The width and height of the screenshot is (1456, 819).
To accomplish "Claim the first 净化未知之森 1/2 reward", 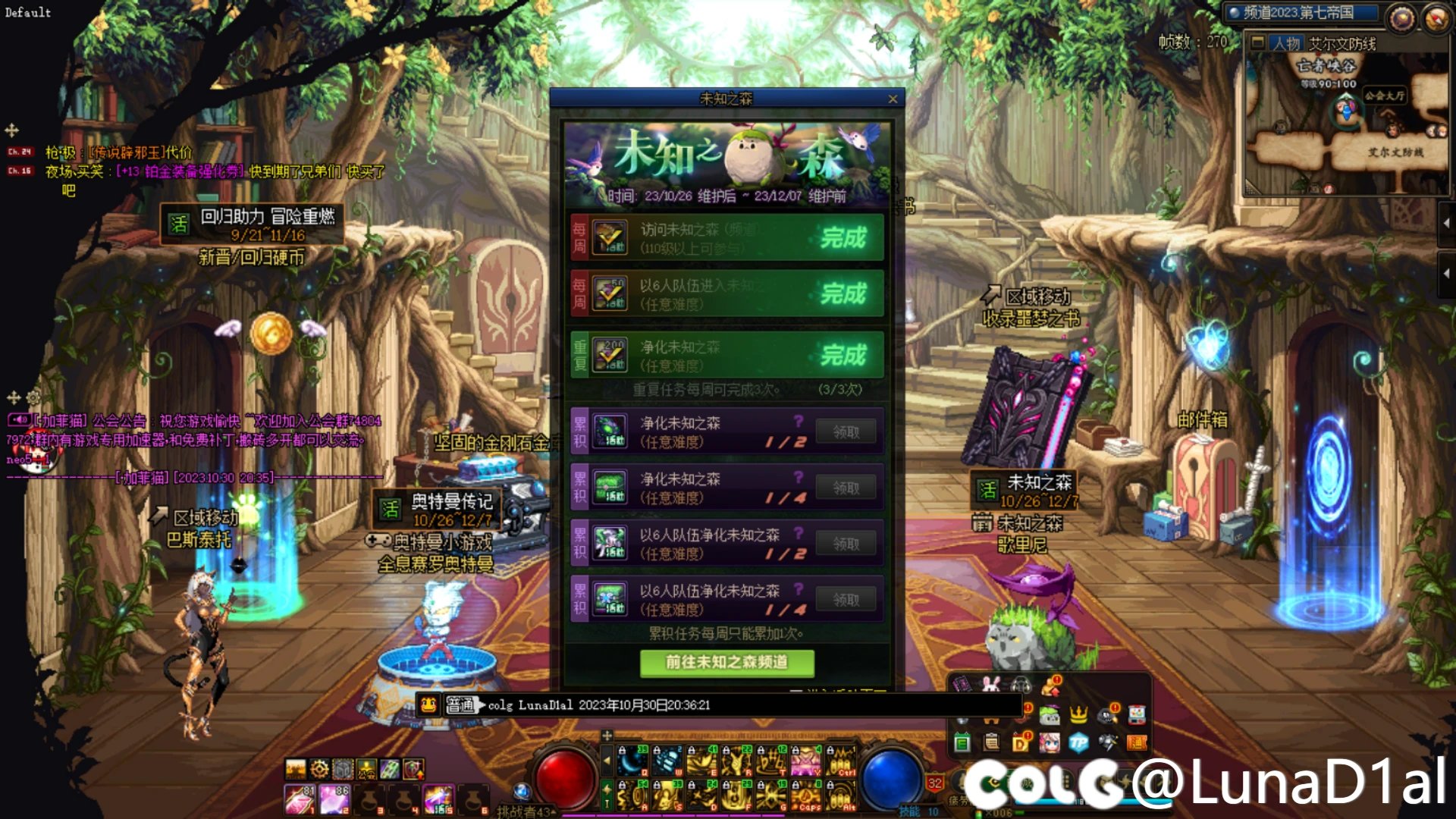I will coord(846,432).
